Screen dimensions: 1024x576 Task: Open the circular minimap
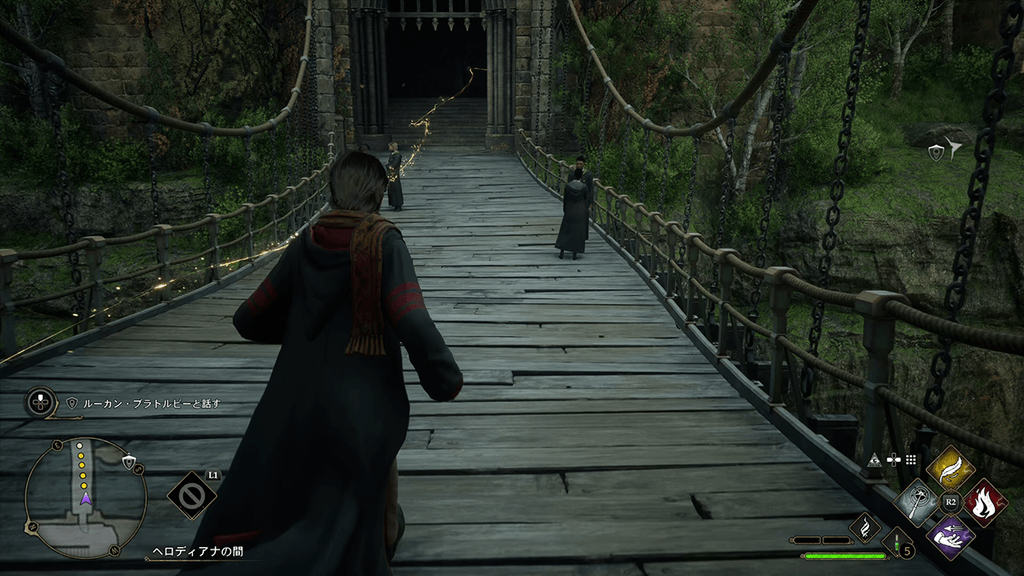tap(86, 496)
